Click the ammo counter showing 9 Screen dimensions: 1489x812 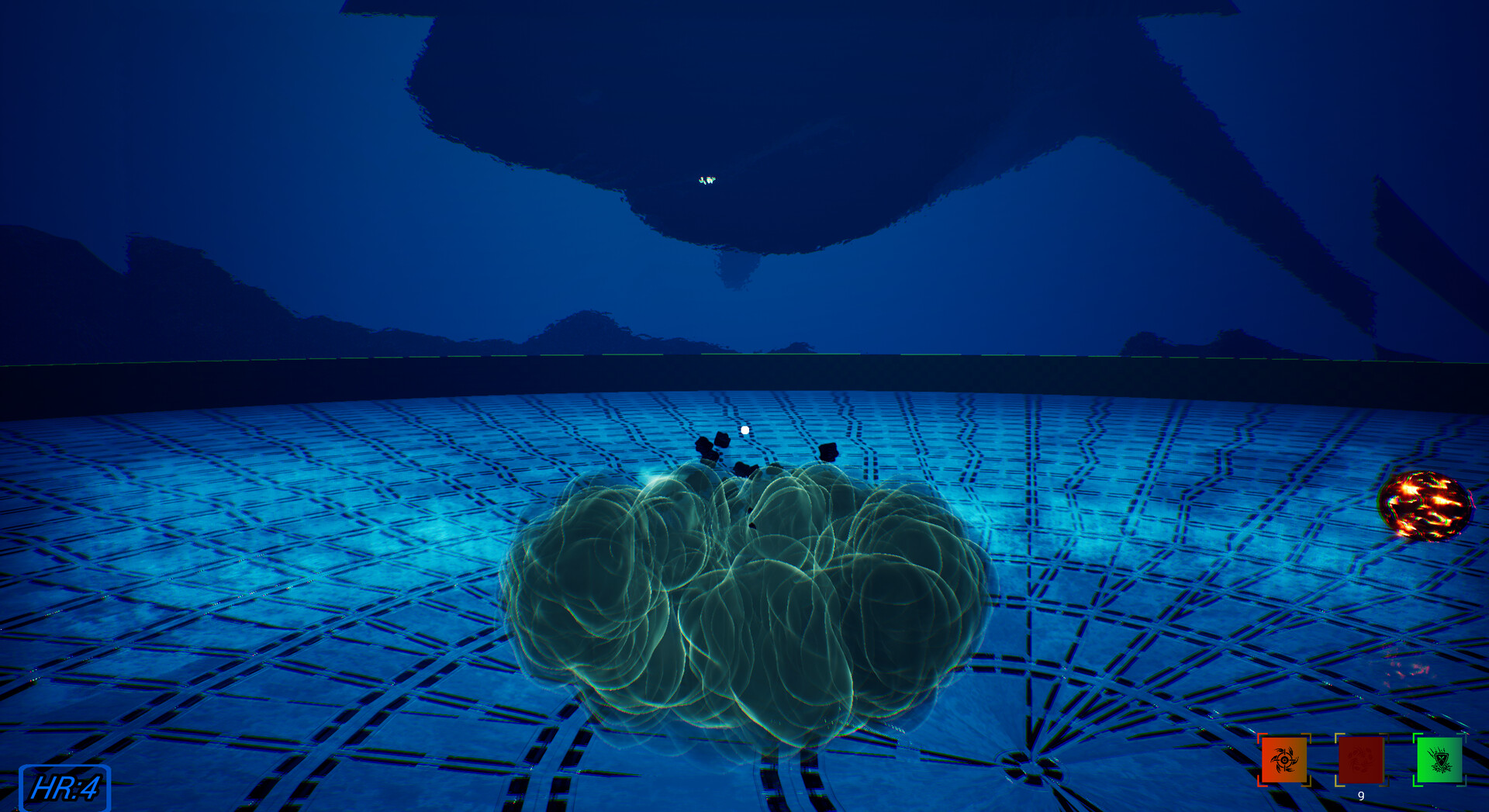pyautogui.click(x=1361, y=795)
